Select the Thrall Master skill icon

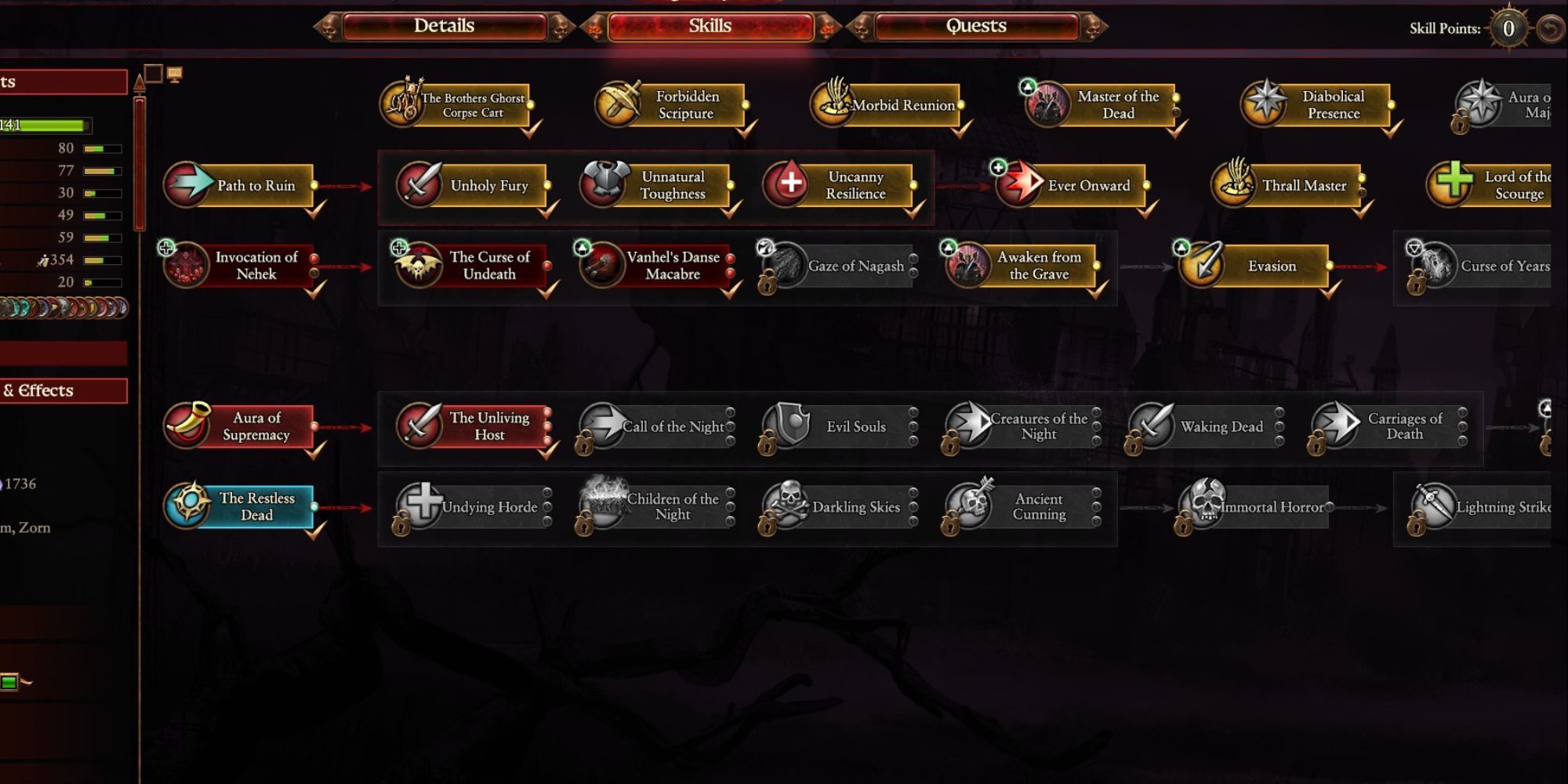tap(1232, 185)
